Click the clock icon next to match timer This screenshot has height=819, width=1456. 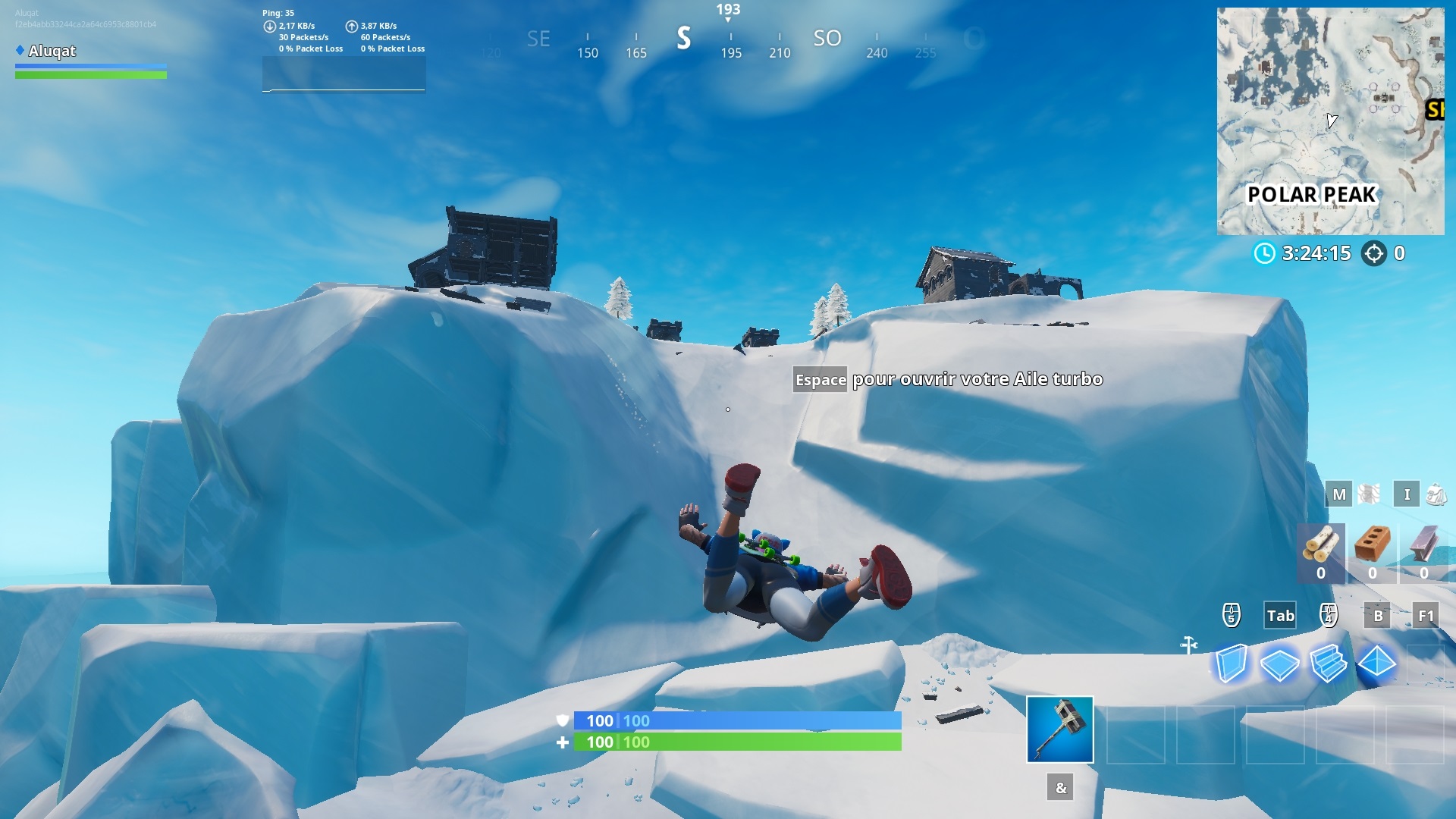(x=1264, y=254)
